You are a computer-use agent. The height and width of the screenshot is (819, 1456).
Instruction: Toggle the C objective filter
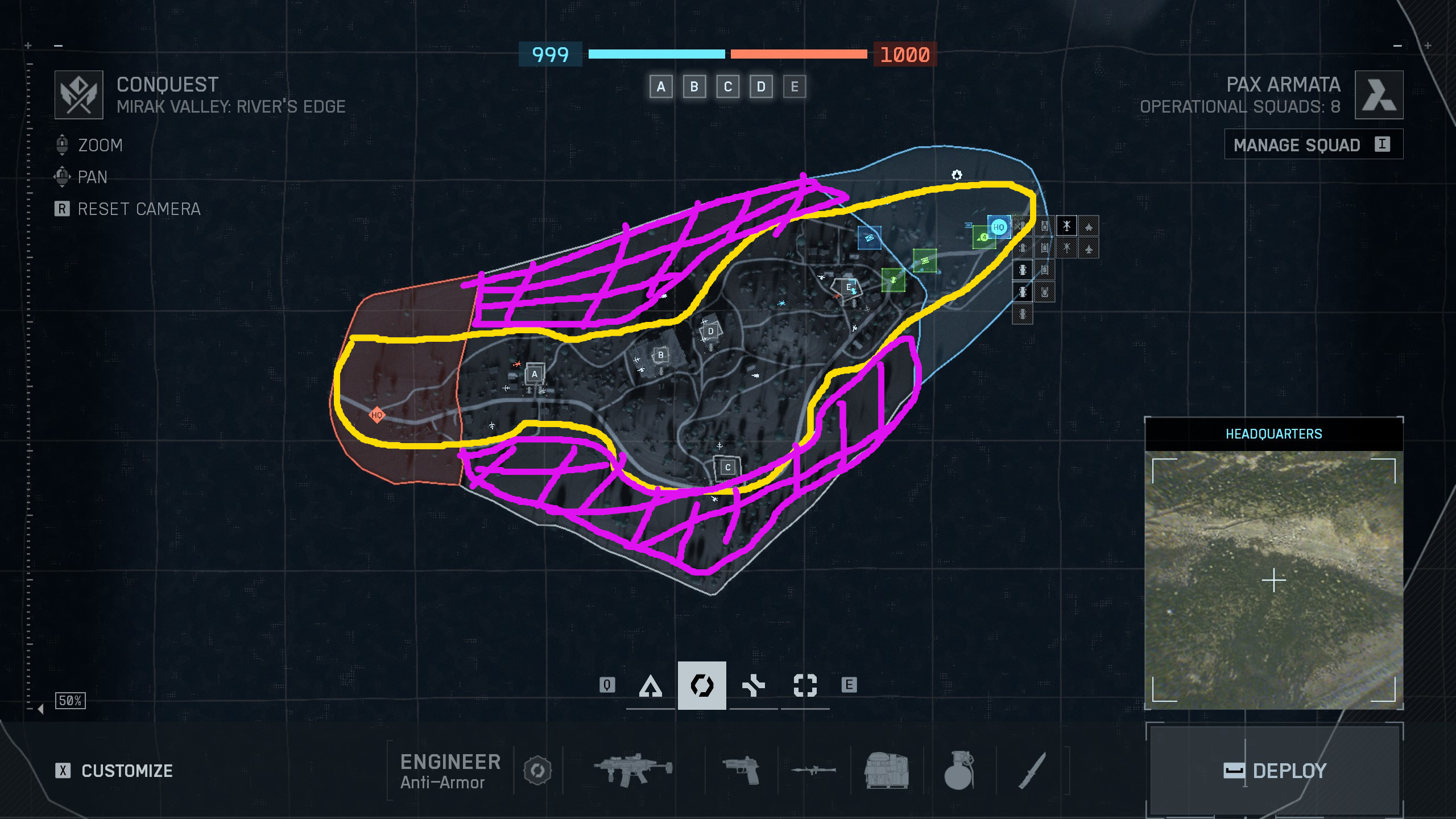727,86
